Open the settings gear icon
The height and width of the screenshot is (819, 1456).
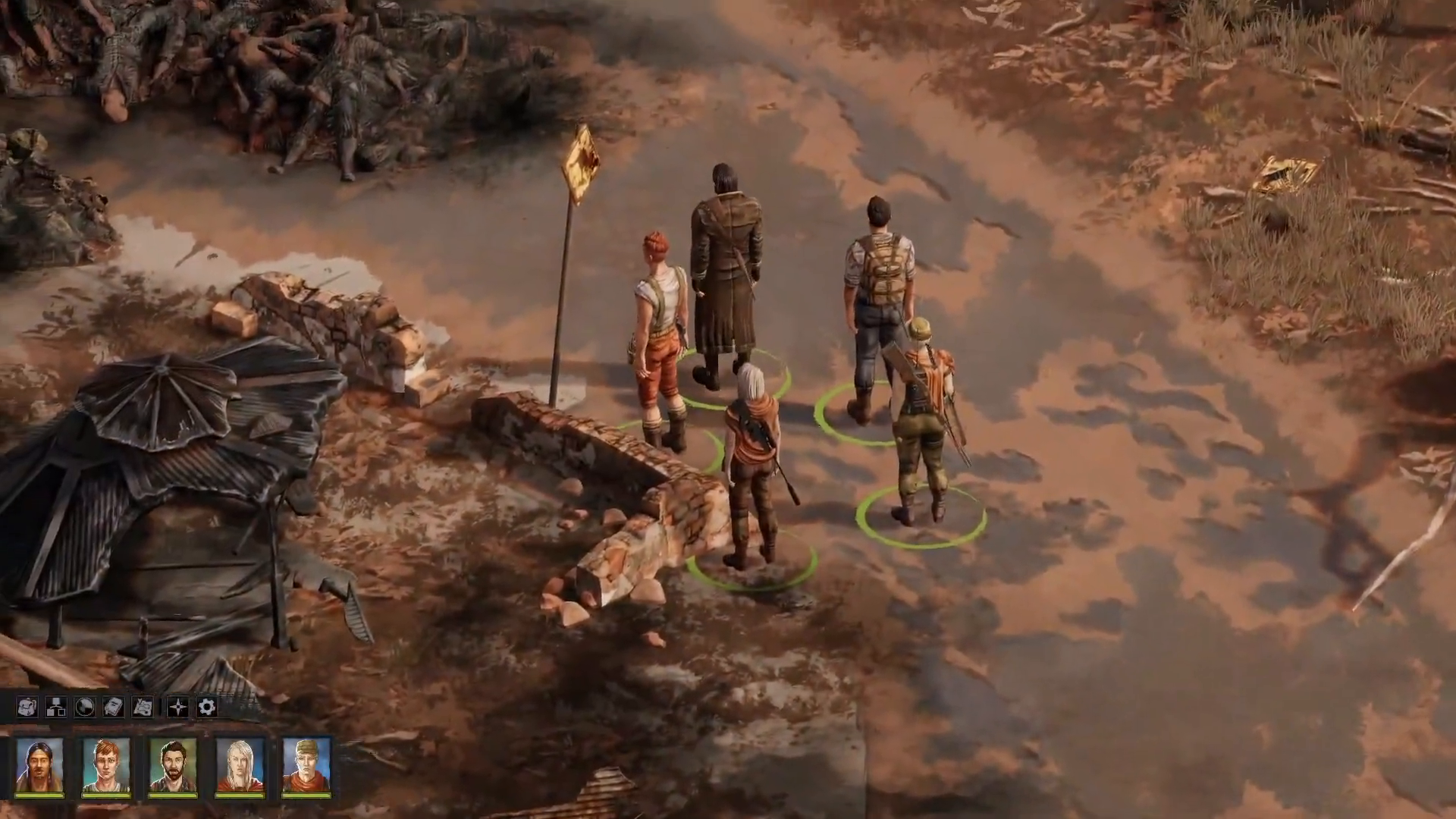pyautogui.click(x=206, y=707)
